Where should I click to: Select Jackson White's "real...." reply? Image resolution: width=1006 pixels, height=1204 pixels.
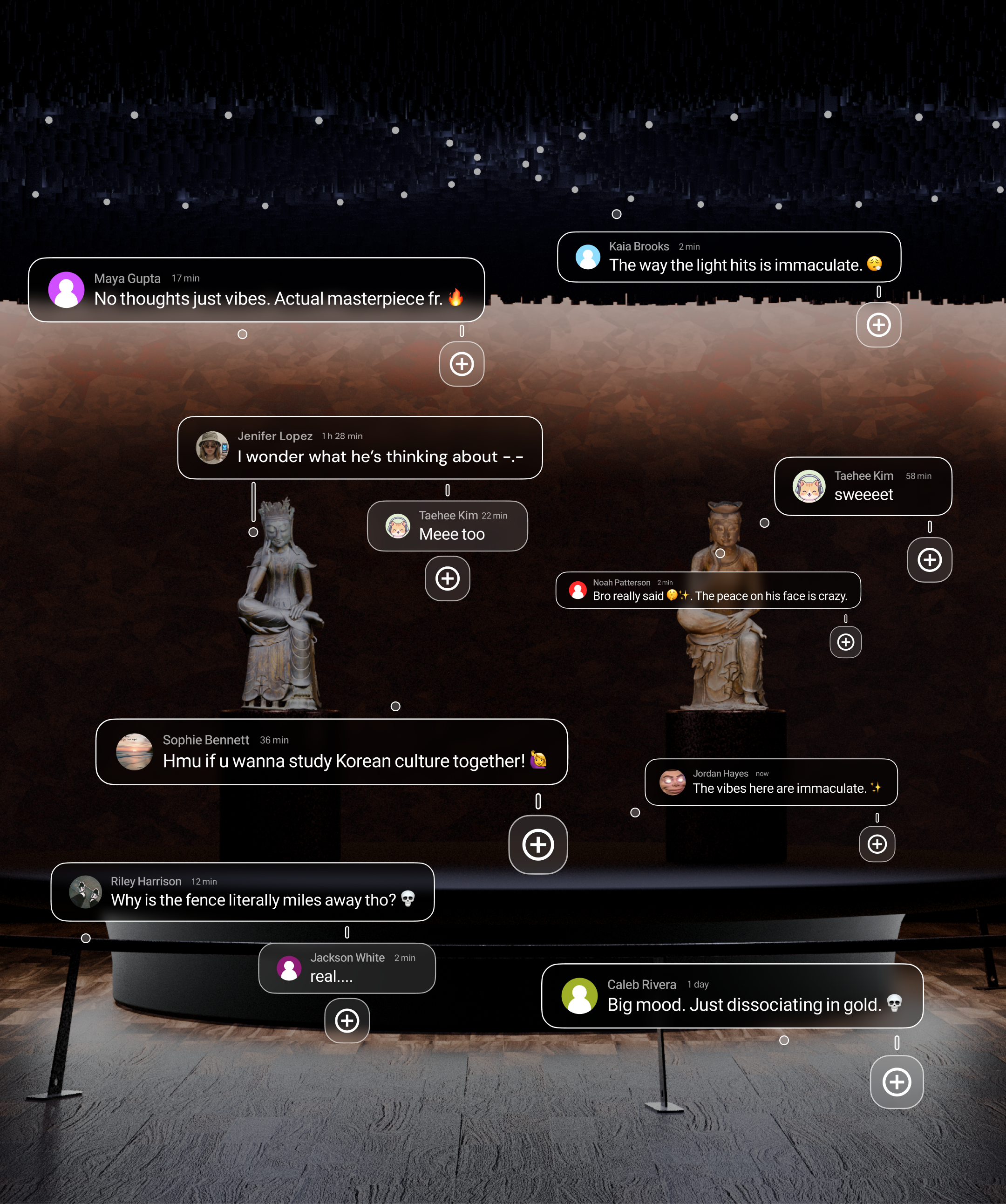[x=347, y=968]
